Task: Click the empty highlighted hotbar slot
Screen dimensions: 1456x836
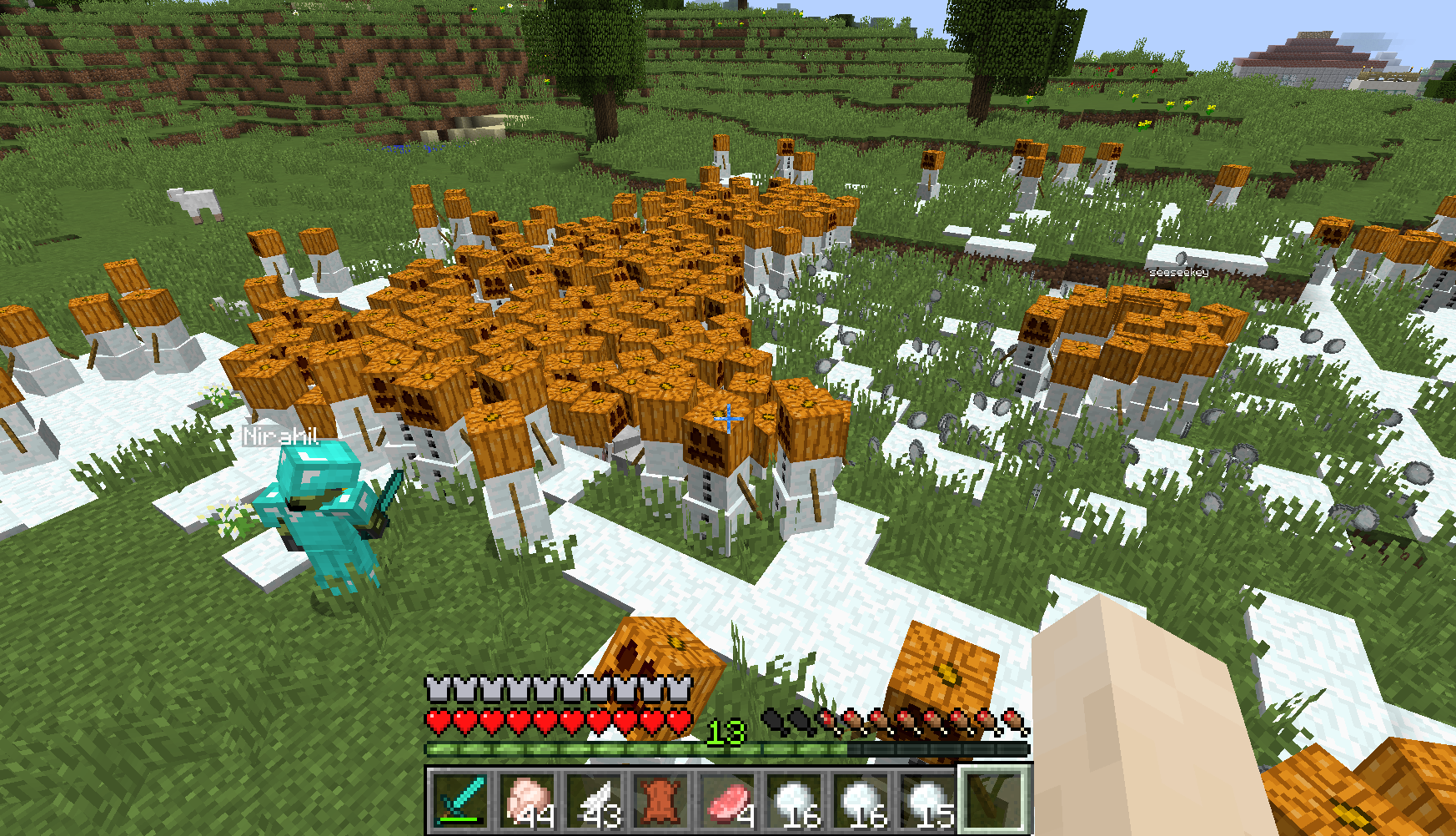Action: pos(994,799)
